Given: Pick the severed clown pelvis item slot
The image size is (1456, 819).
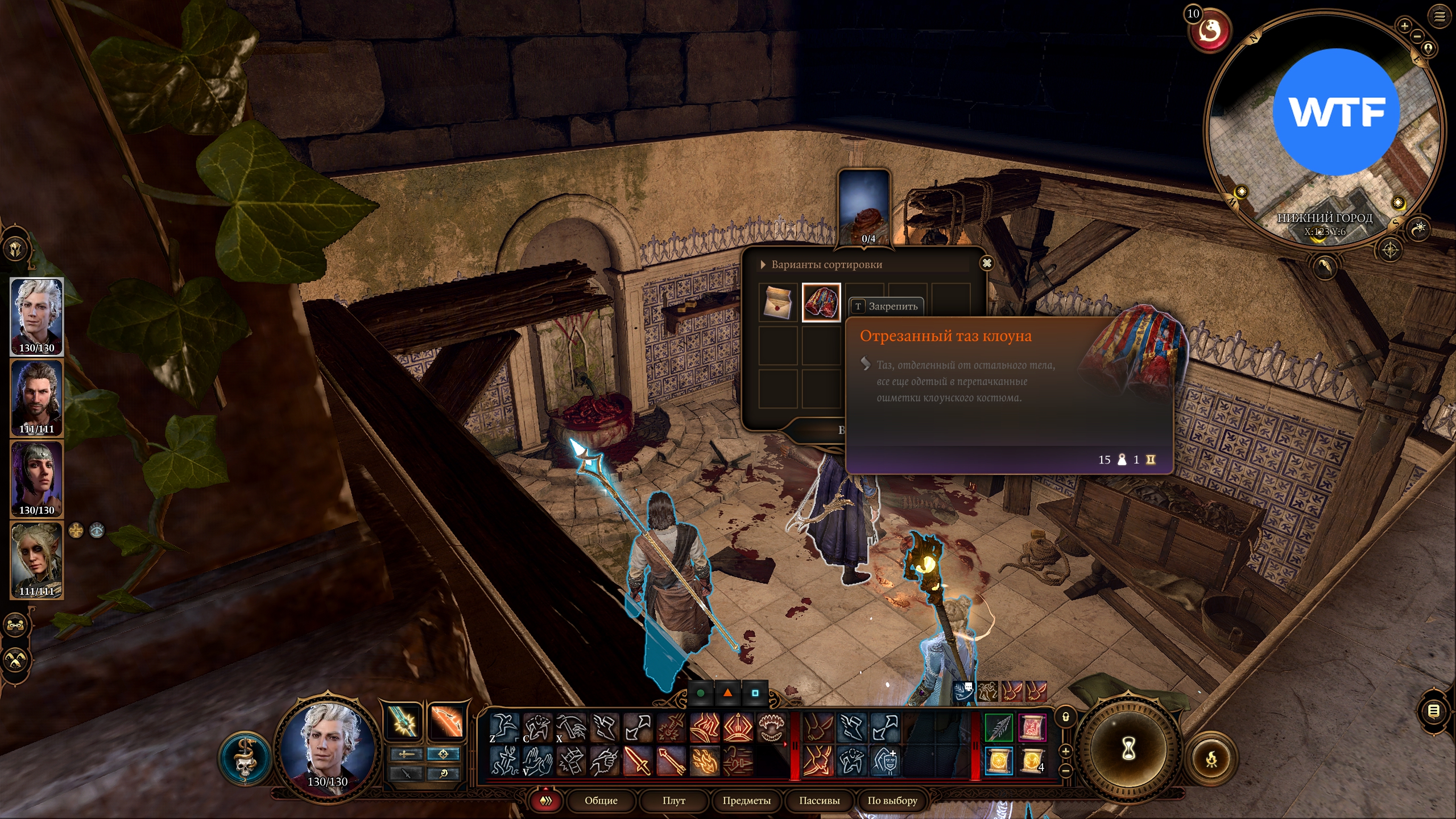Looking at the screenshot, I should [821, 303].
